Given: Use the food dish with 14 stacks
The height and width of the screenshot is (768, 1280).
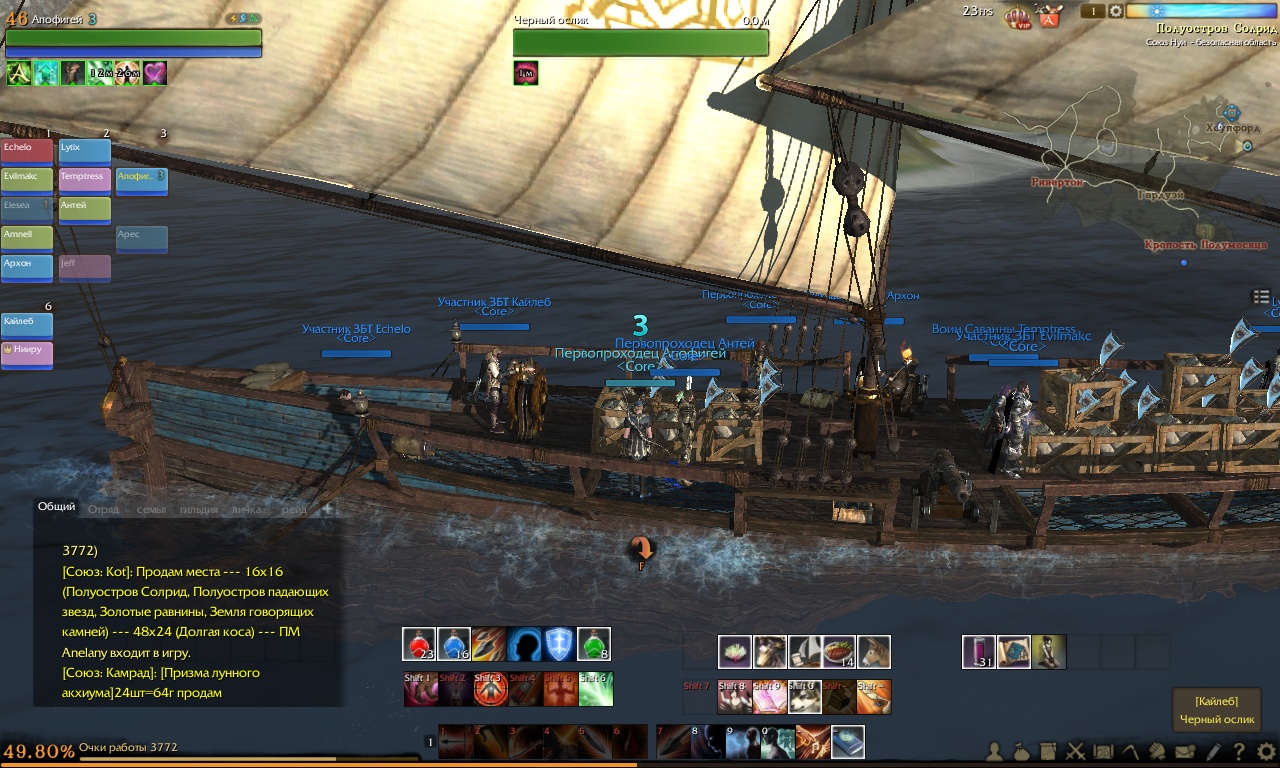Looking at the screenshot, I should 839,652.
